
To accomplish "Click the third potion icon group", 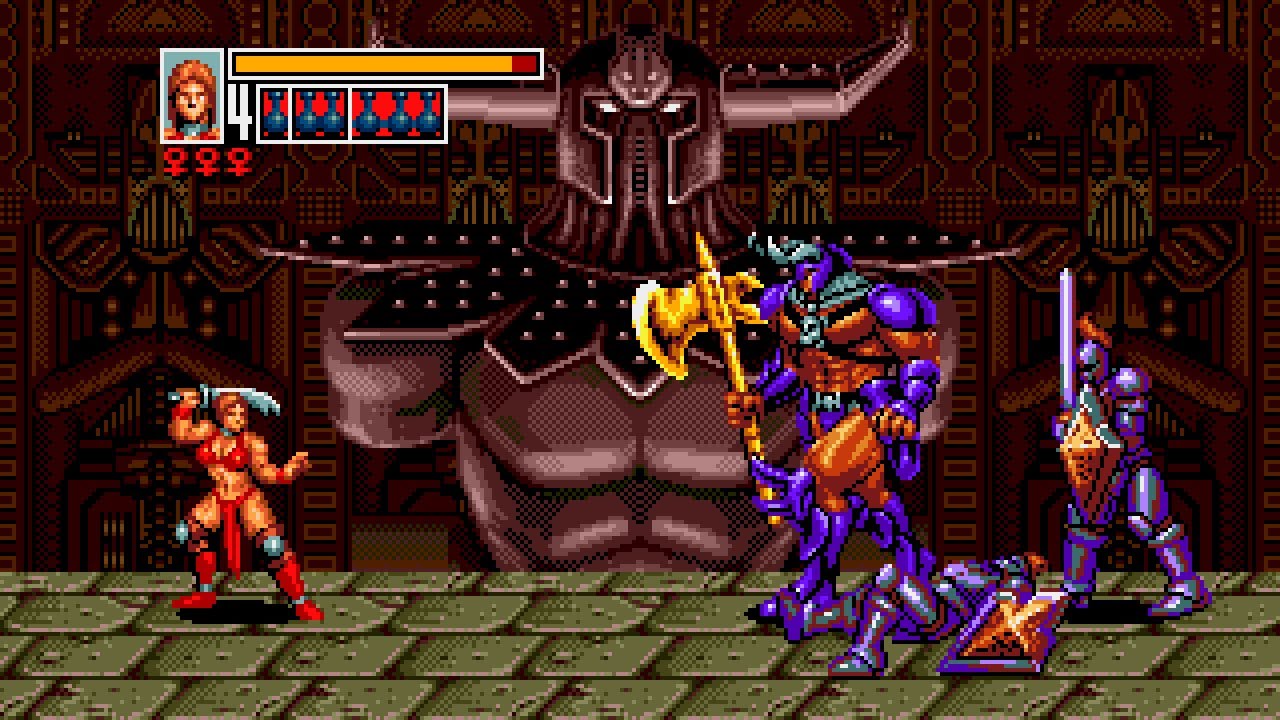I will click(397, 113).
